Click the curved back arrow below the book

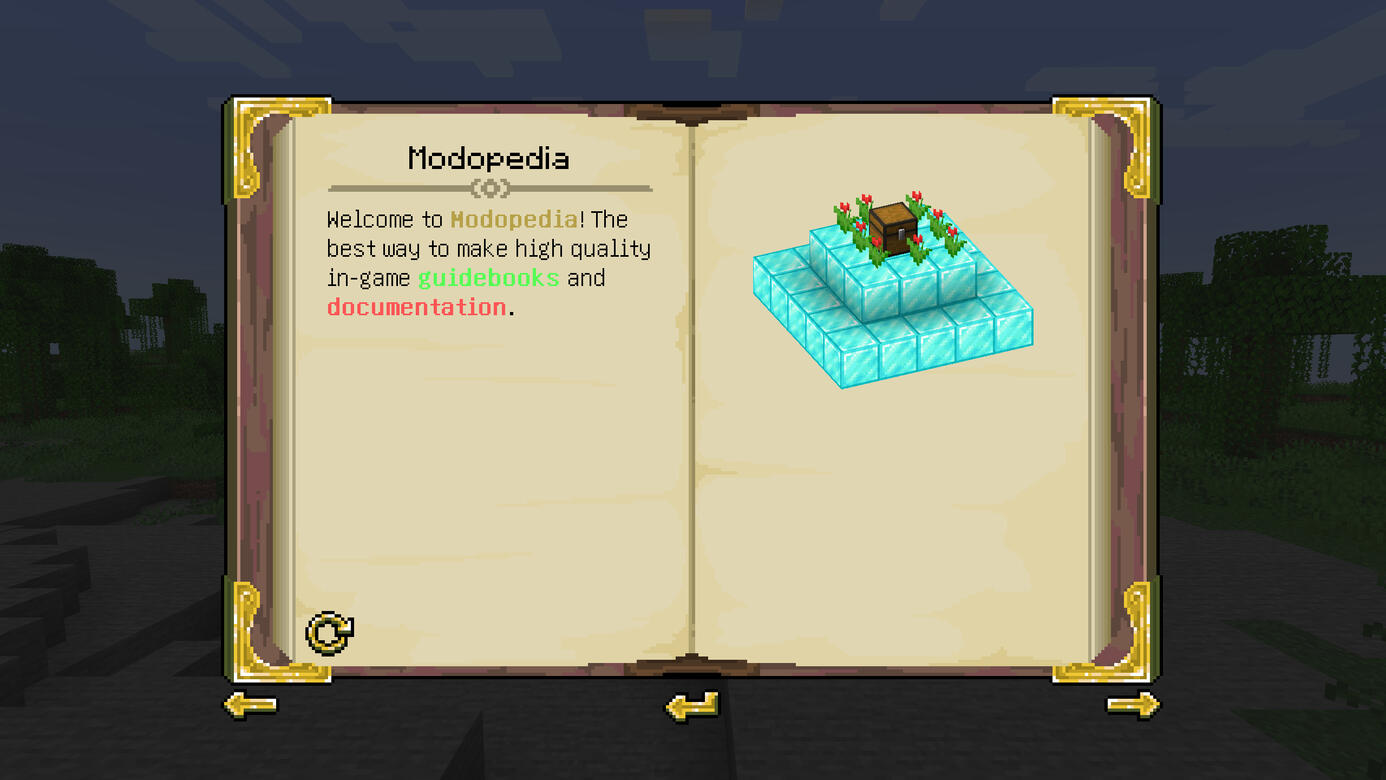692,707
